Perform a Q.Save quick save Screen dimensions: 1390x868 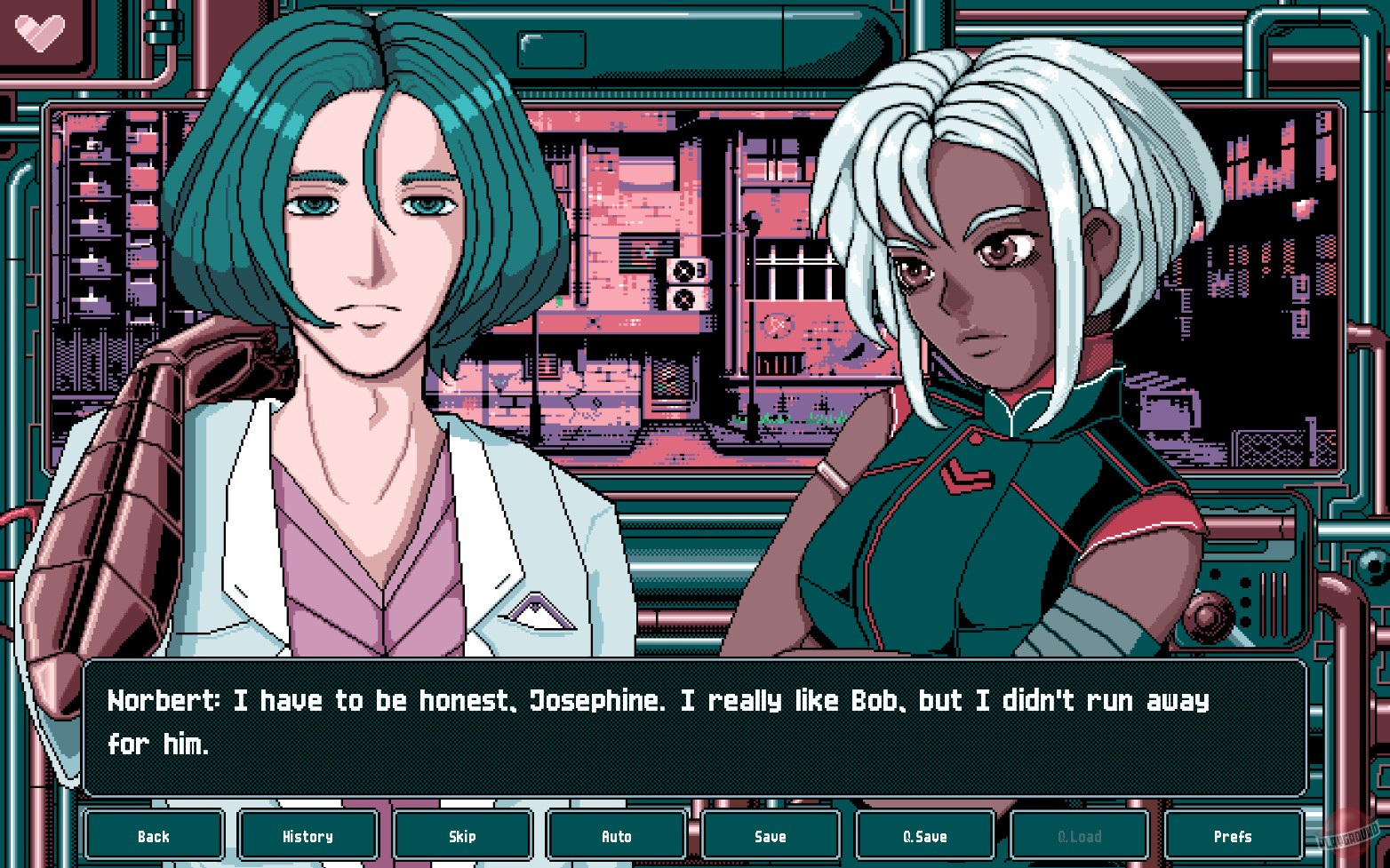click(x=925, y=835)
